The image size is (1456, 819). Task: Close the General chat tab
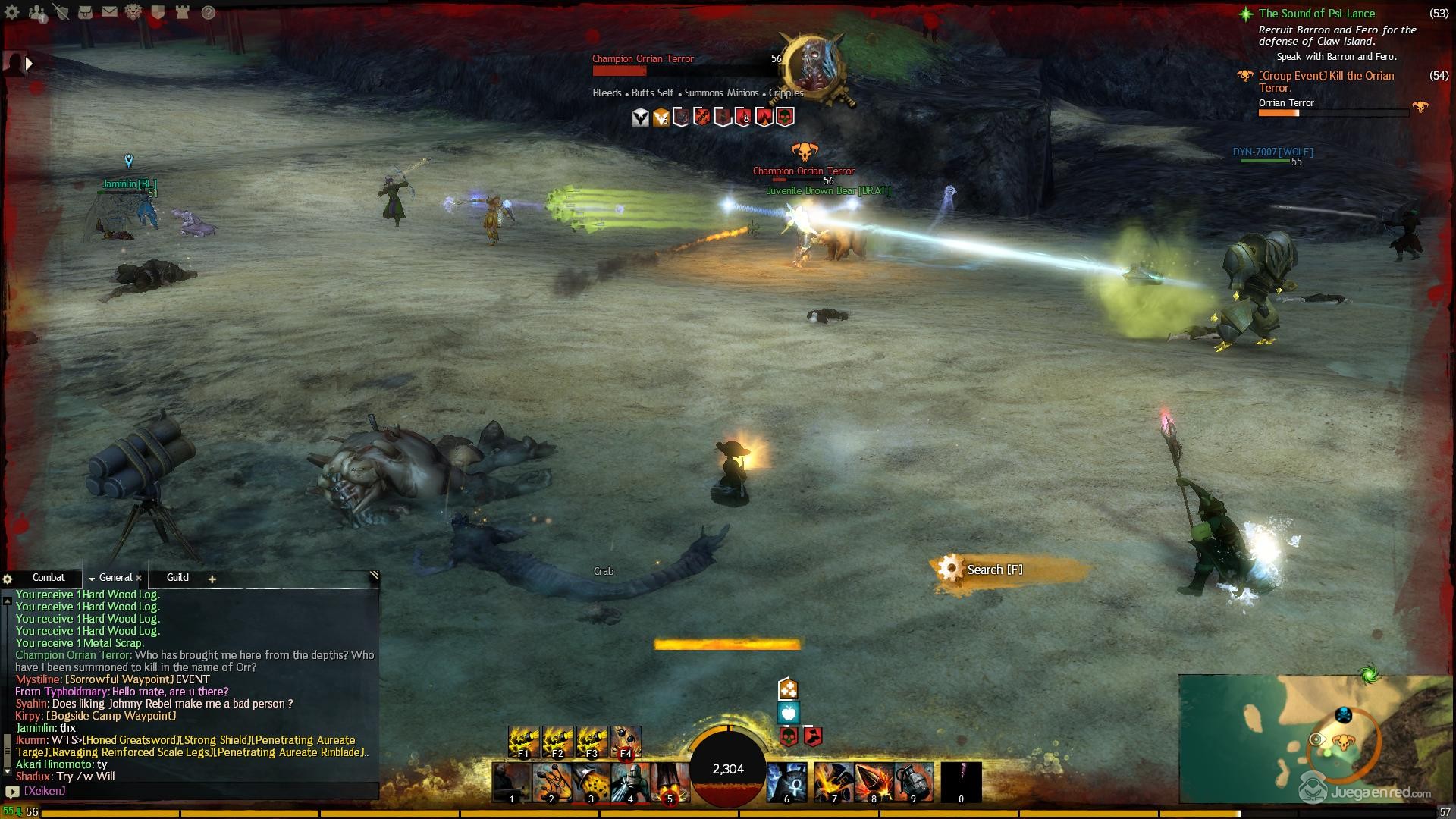tap(140, 579)
